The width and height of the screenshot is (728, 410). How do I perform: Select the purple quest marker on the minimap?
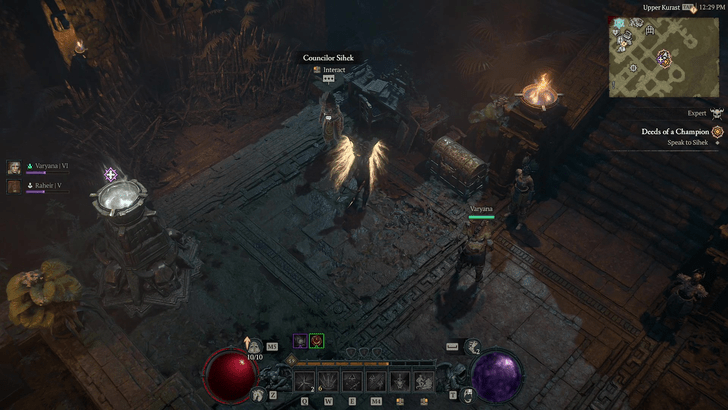click(663, 58)
